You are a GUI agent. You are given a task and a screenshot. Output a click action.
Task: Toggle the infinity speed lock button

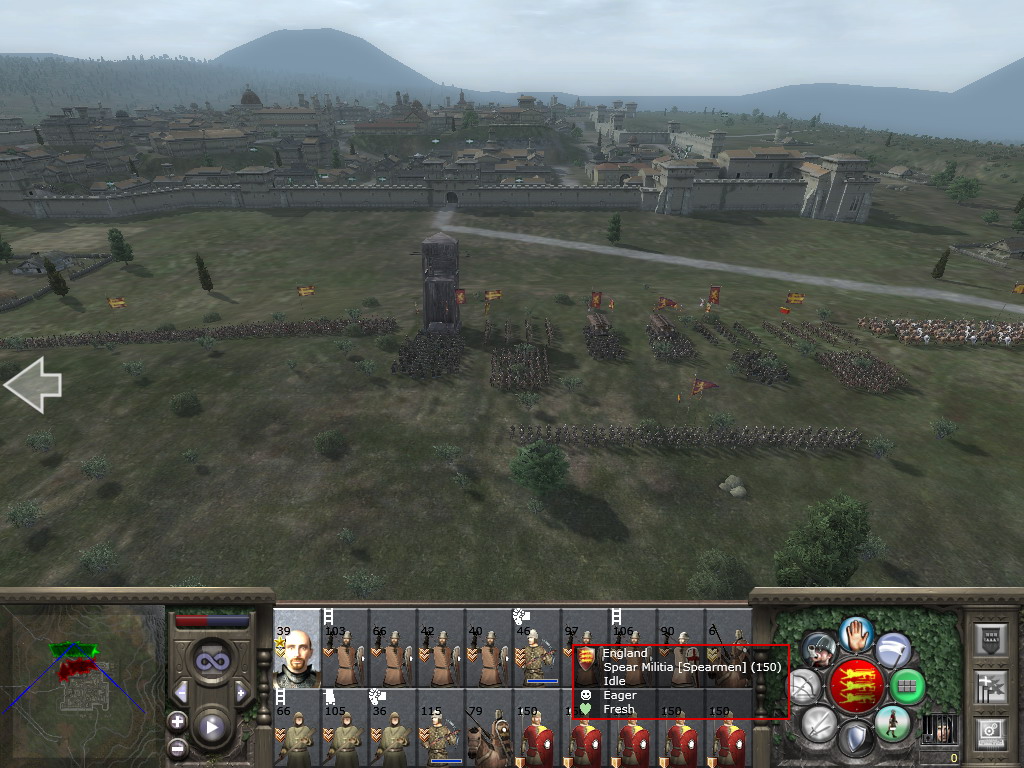(x=211, y=660)
